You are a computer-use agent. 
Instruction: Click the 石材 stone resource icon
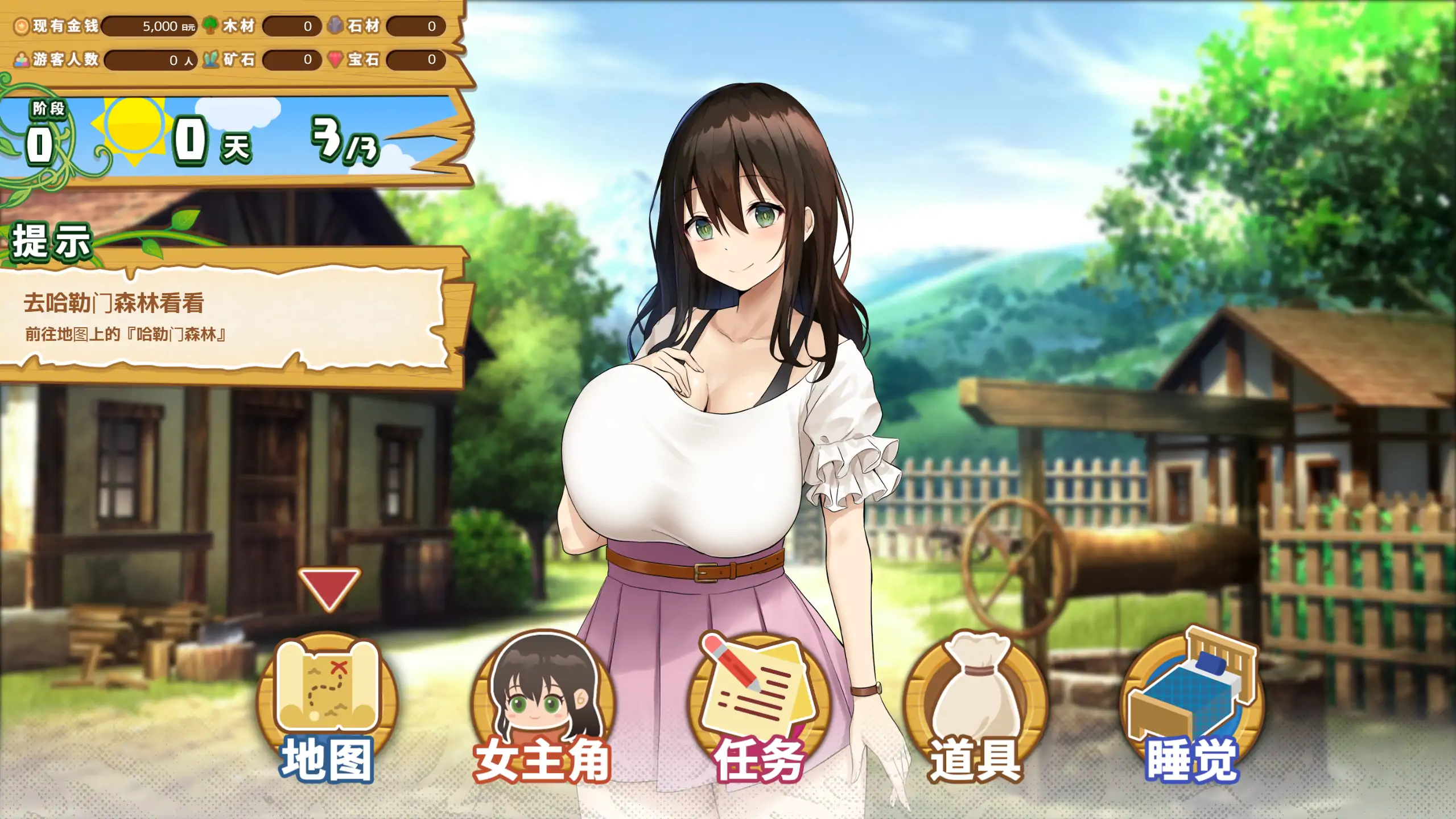(336, 24)
